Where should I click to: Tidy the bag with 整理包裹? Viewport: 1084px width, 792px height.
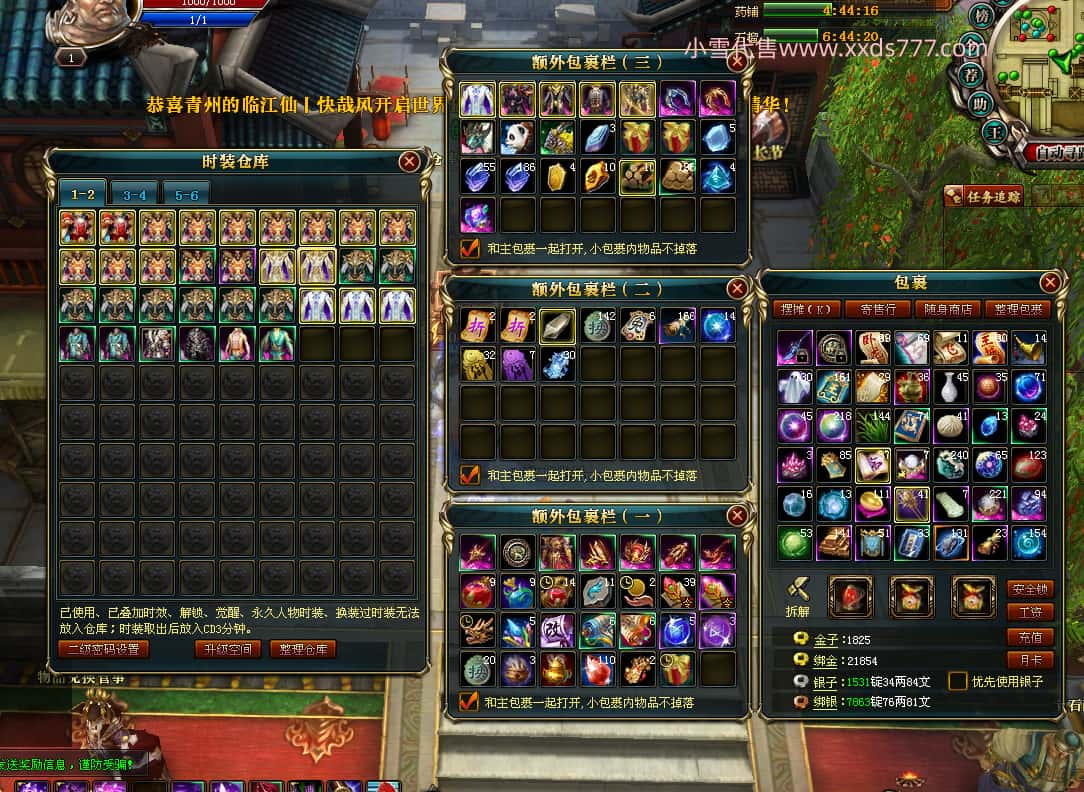[1016, 309]
